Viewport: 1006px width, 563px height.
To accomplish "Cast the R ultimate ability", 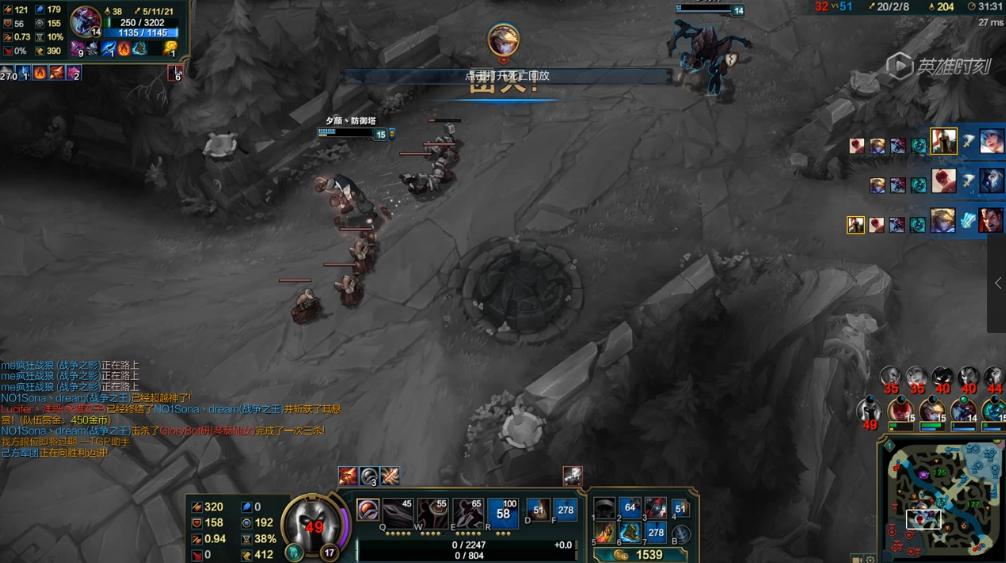I will (x=503, y=511).
